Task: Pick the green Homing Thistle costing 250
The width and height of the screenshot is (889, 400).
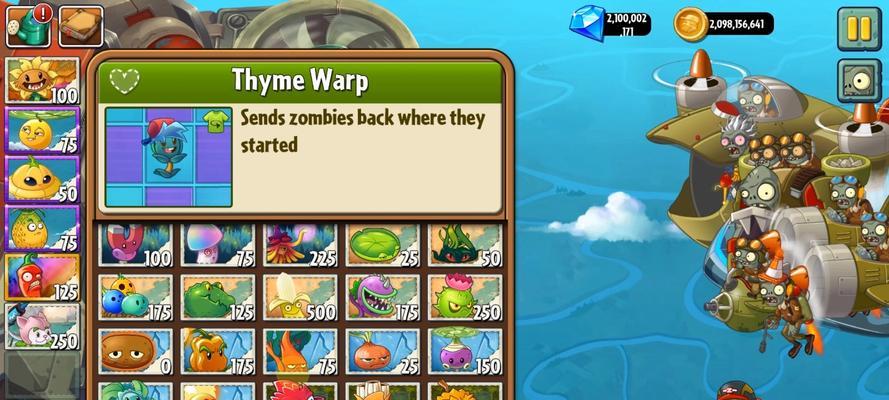Action: pyautogui.click(x=465, y=299)
